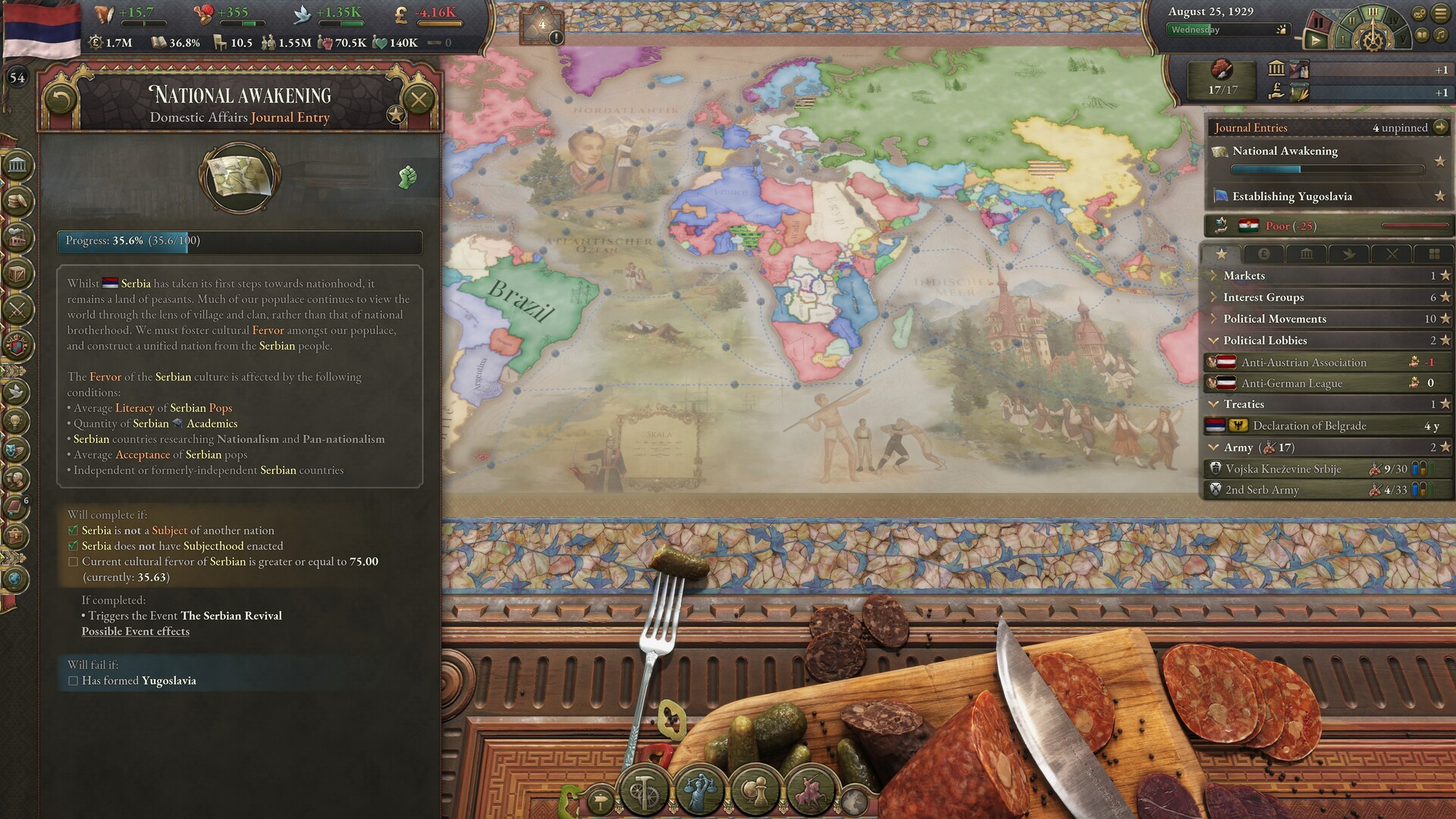Screen dimensions: 1456x819
Task: Expand the Markets outliner section
Action: 1244,276
